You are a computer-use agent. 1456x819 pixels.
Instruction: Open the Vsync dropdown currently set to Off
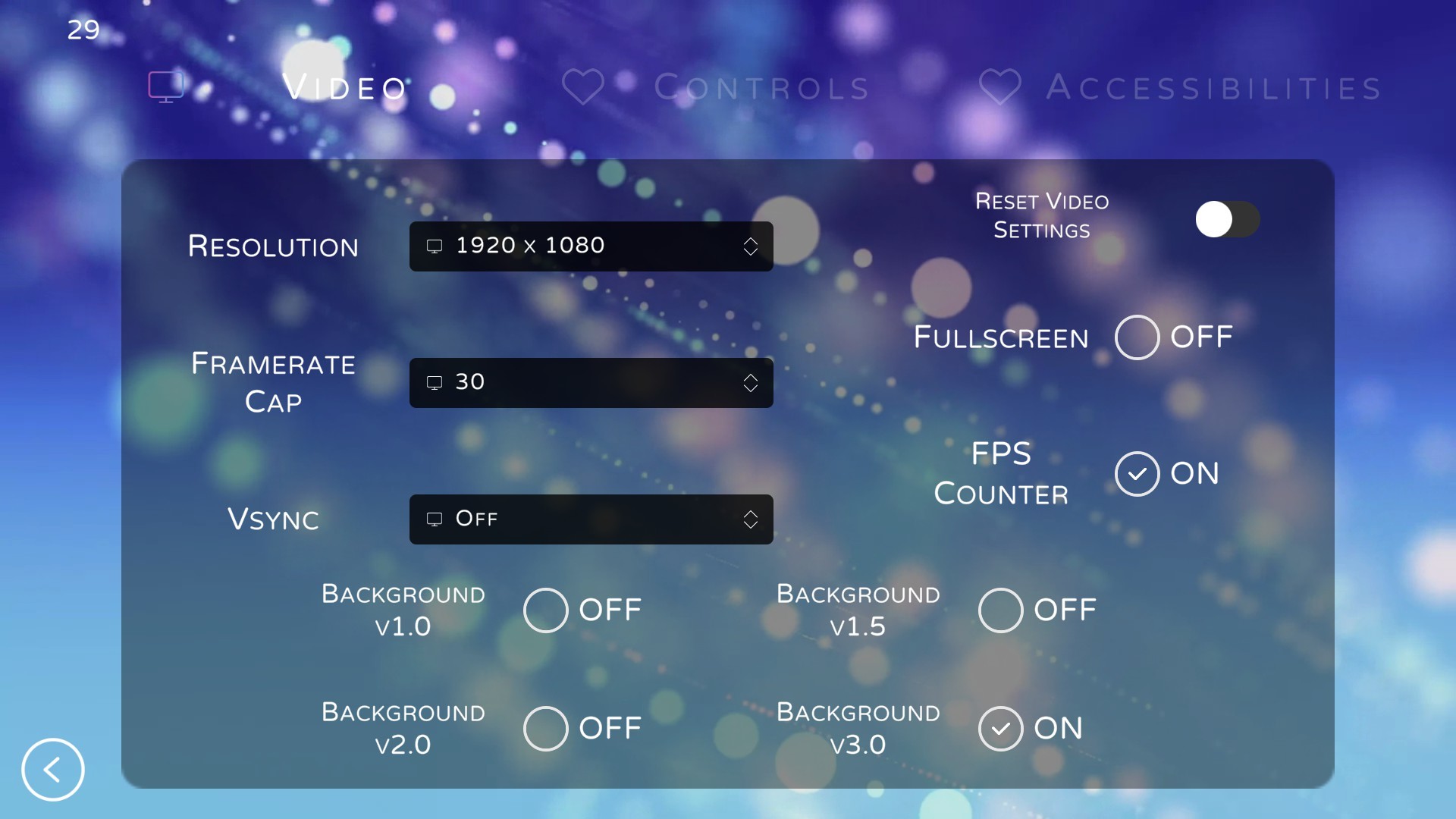coord(591,519)
